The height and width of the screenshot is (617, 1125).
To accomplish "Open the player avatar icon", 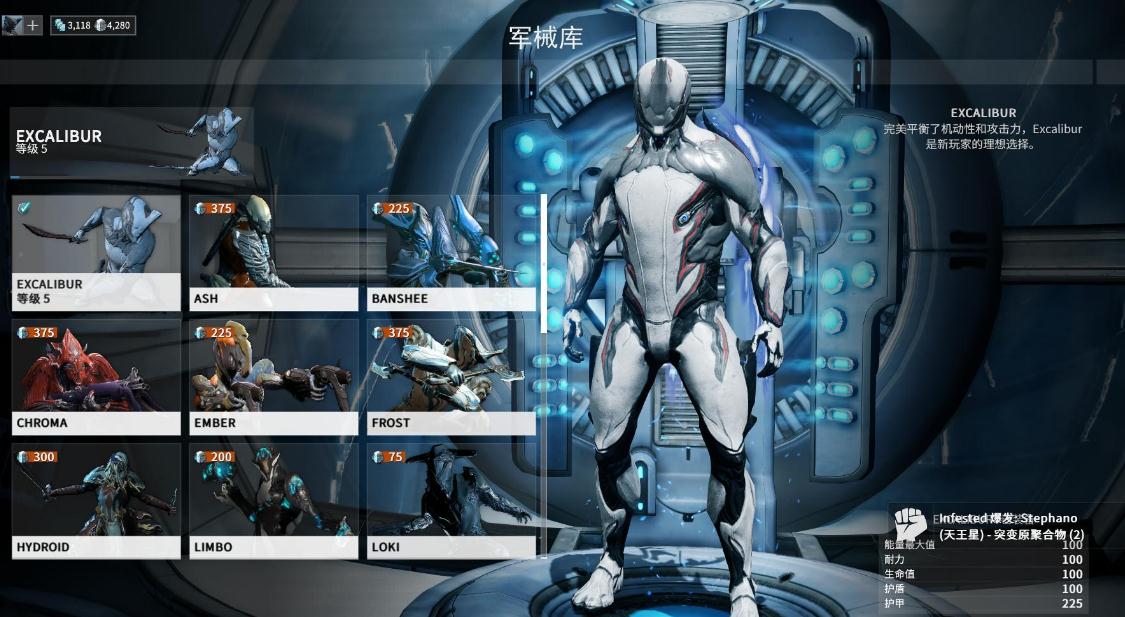I will tap(13, 25).
